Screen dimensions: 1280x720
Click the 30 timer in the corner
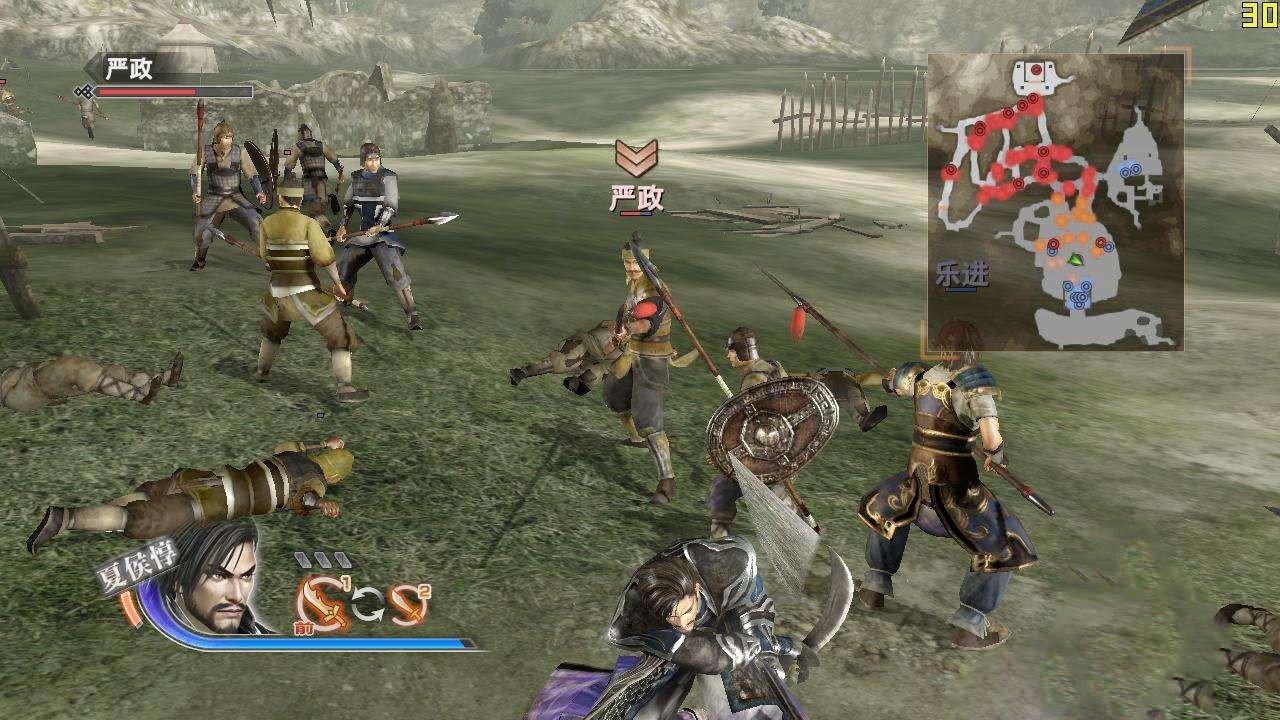pos(1262,14)
